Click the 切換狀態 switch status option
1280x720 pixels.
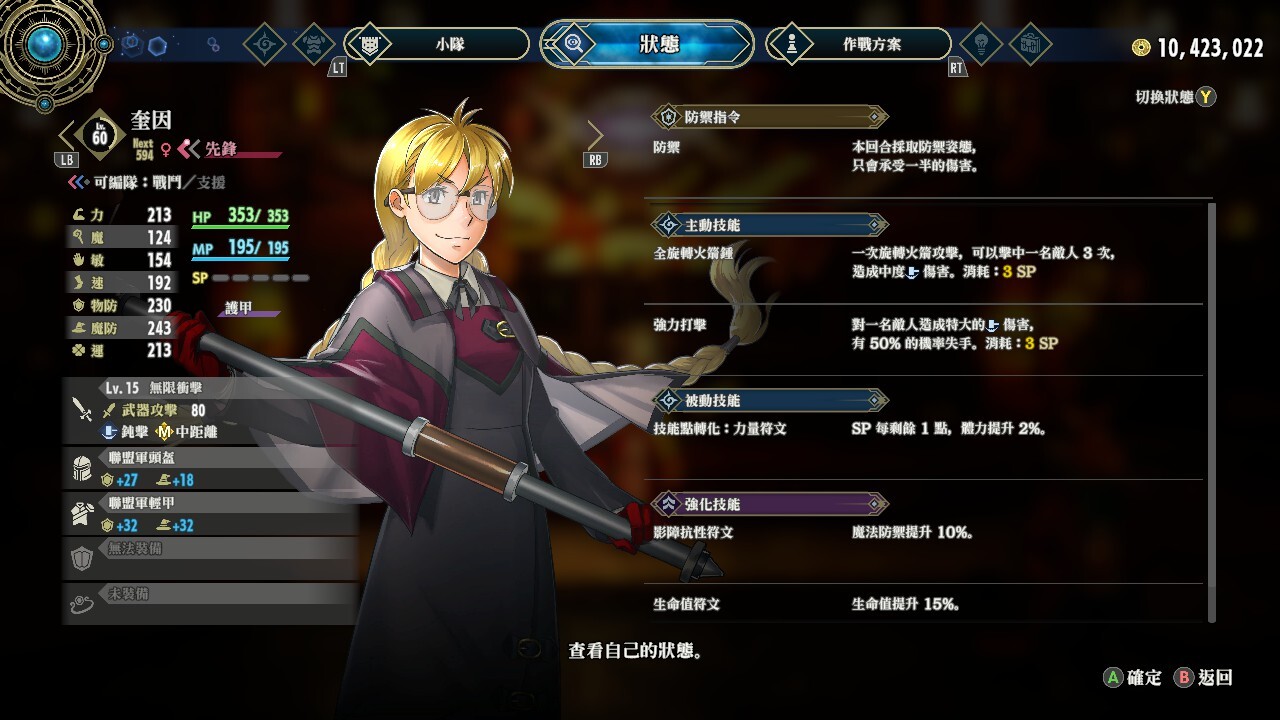pos(1175,97)
